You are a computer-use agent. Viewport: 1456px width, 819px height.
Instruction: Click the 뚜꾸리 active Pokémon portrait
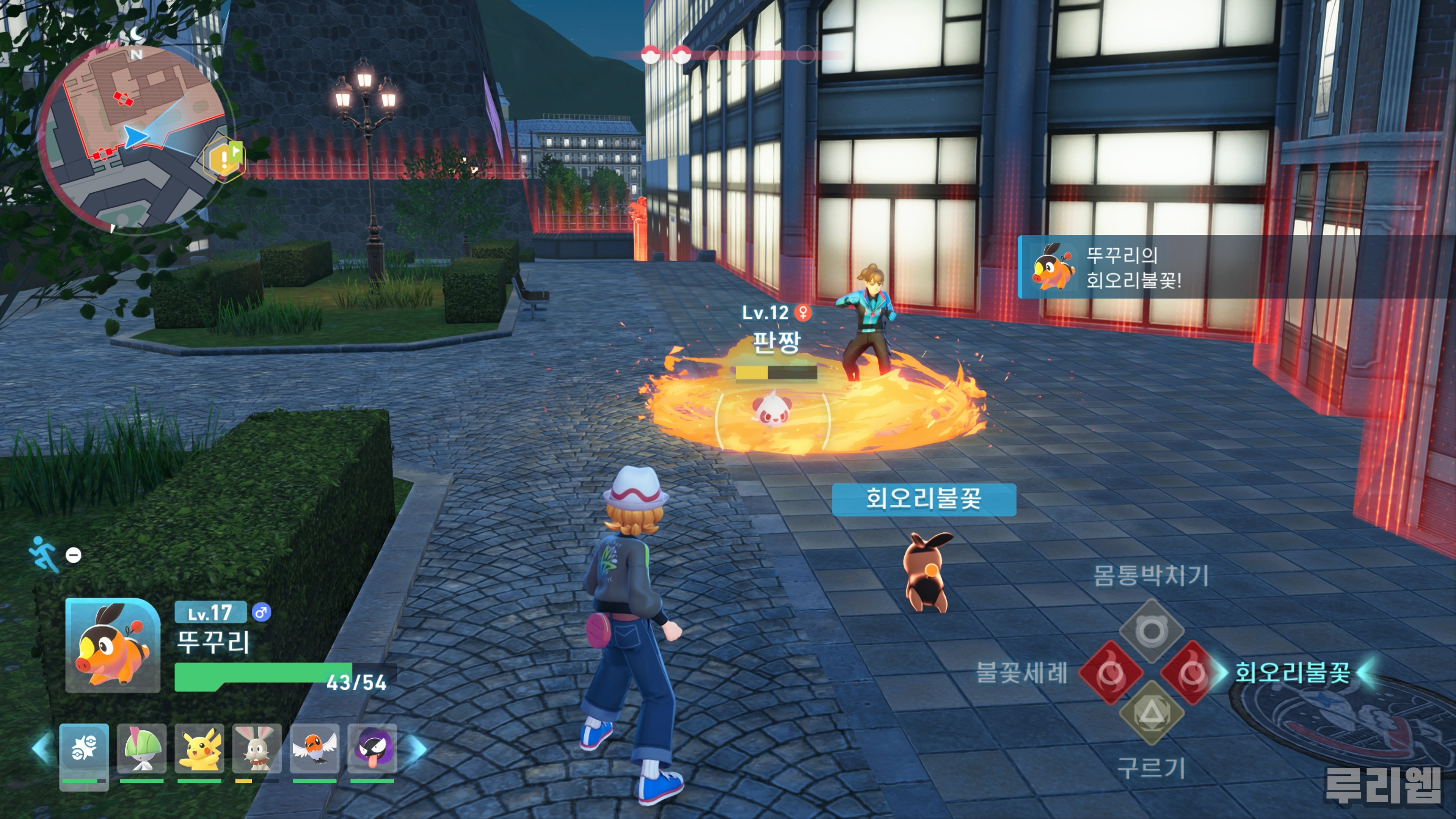coord(113,645)
